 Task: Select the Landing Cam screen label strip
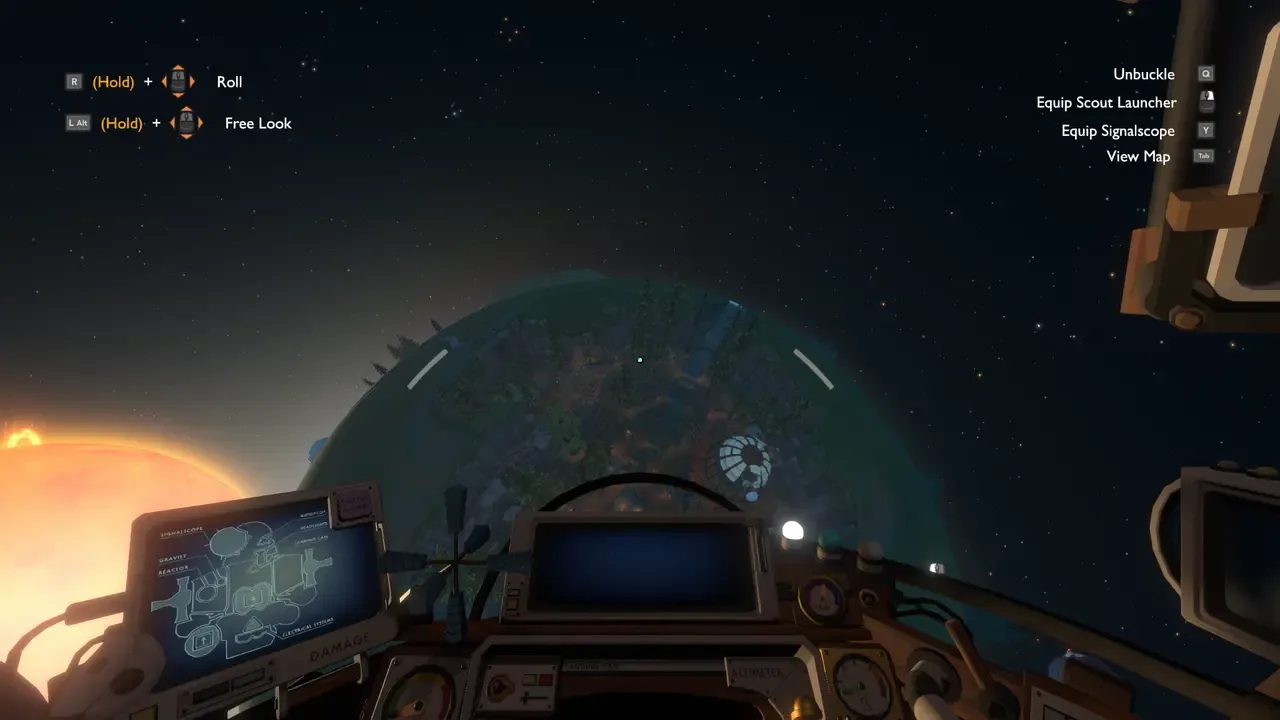point(593,665)
